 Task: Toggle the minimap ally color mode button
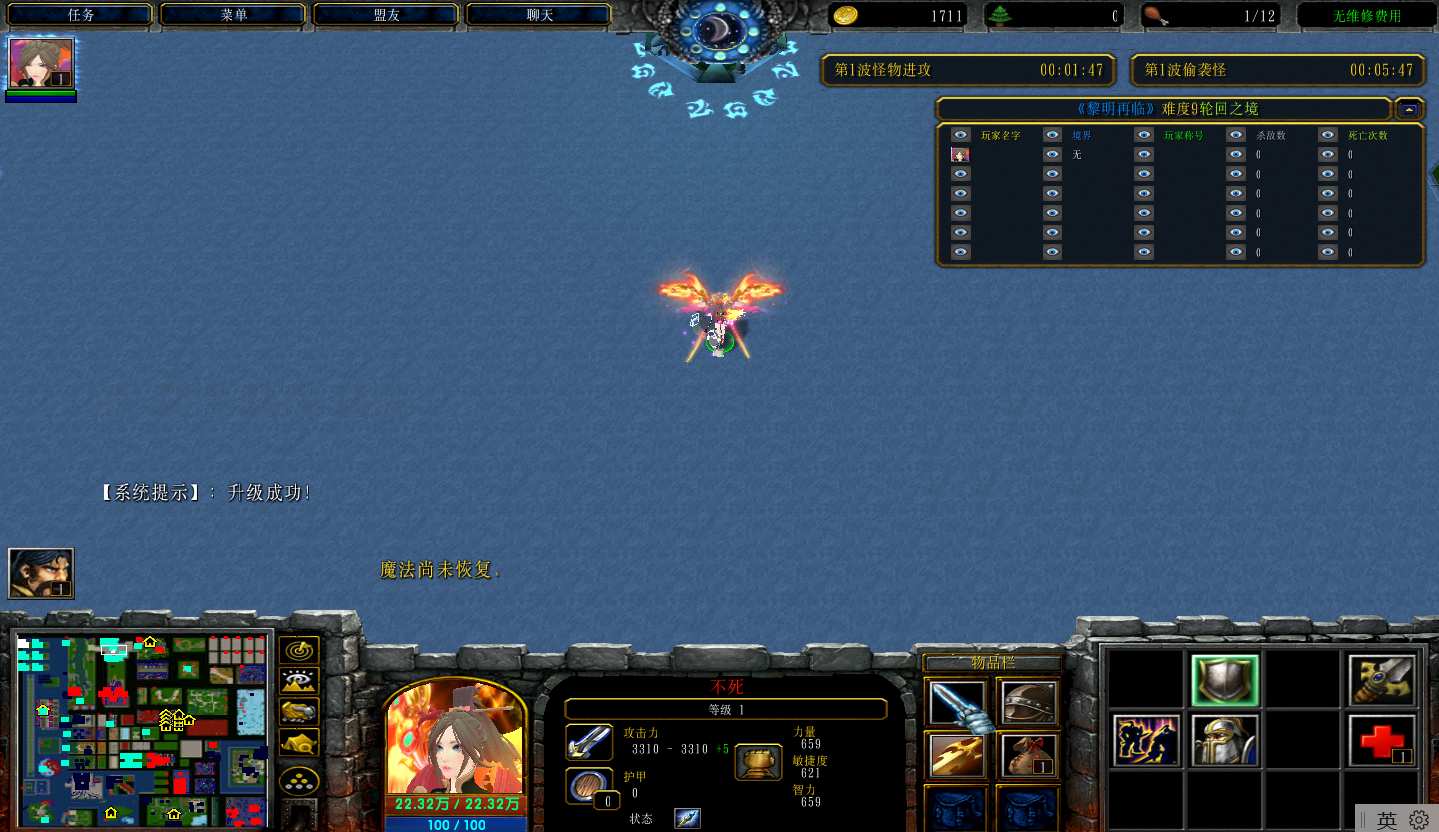[299, 712]
